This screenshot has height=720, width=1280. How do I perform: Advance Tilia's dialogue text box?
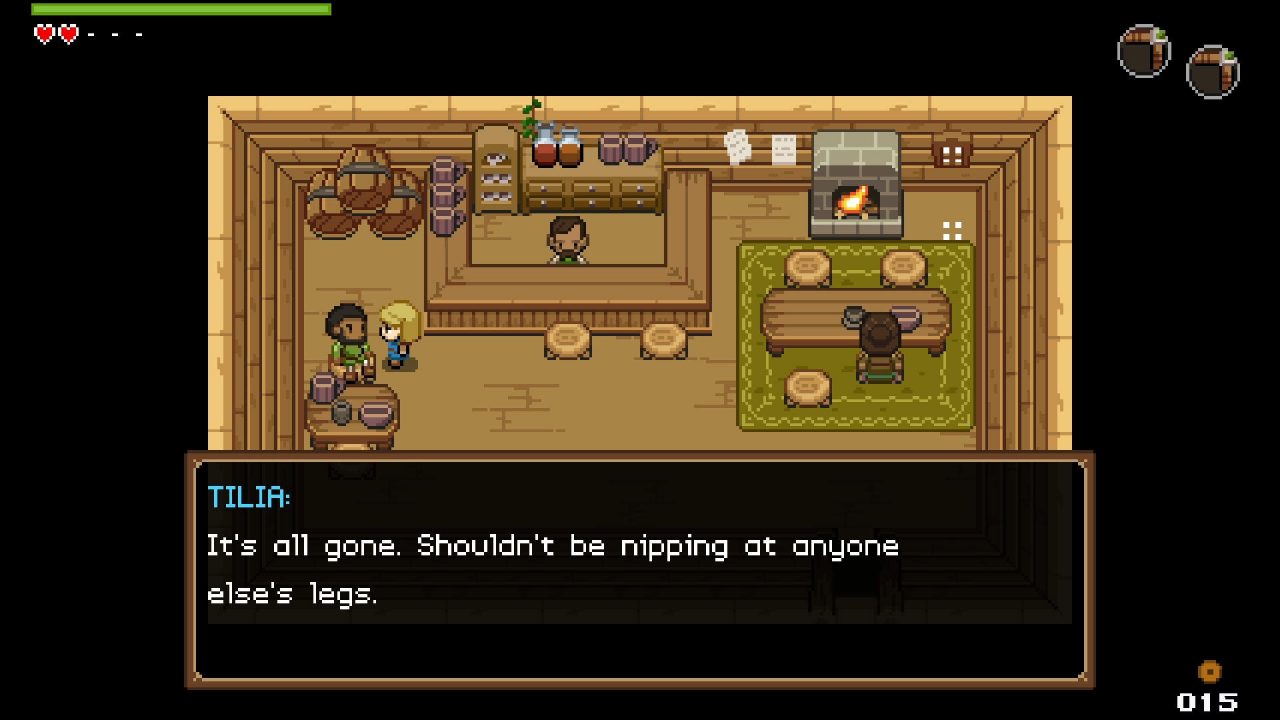coord(640,570)
